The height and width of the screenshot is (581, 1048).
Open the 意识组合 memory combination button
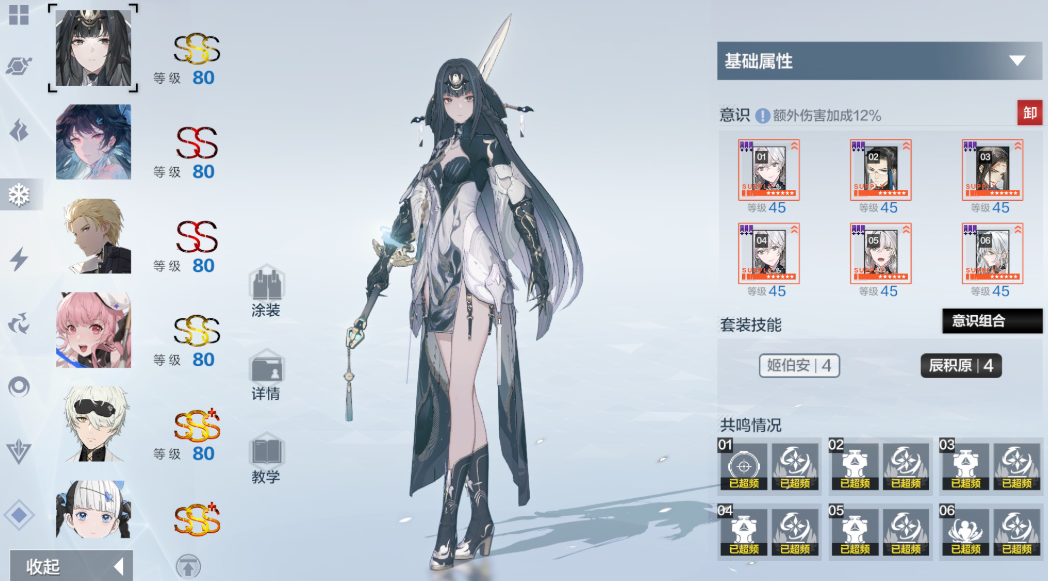[x=992, y=321]
